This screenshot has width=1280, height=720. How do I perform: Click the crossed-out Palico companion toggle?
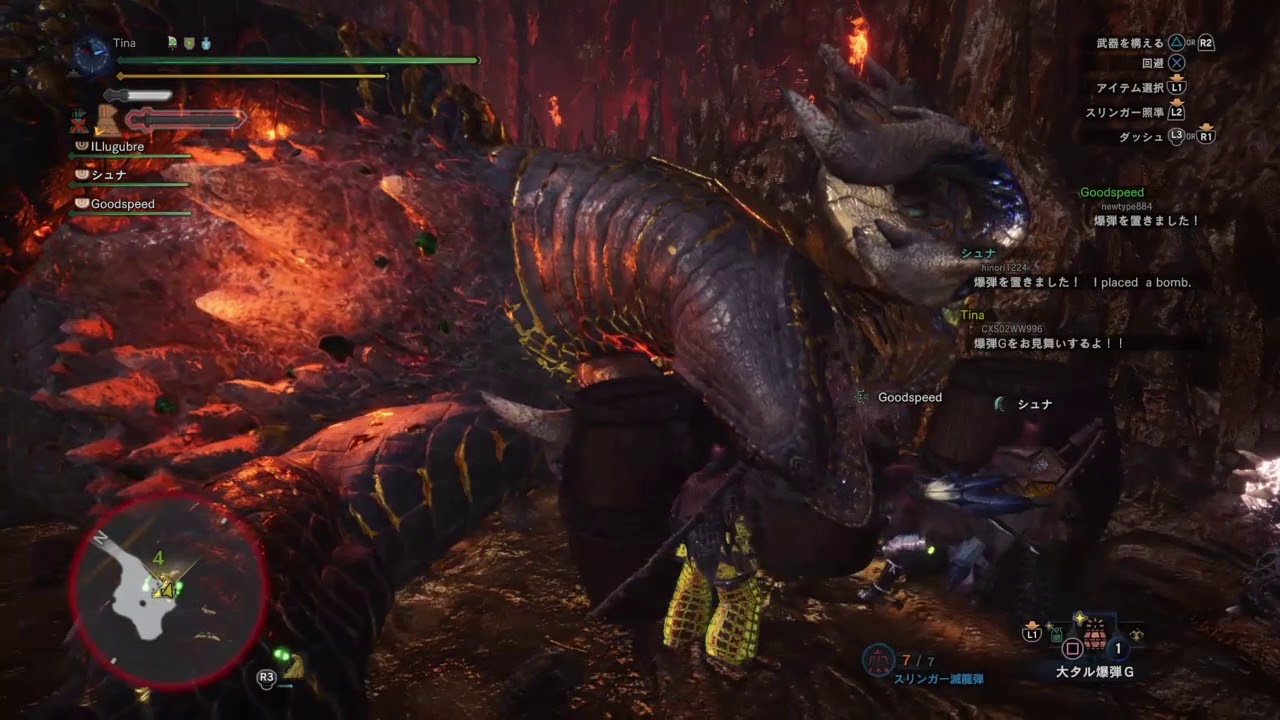pos(78,123)
